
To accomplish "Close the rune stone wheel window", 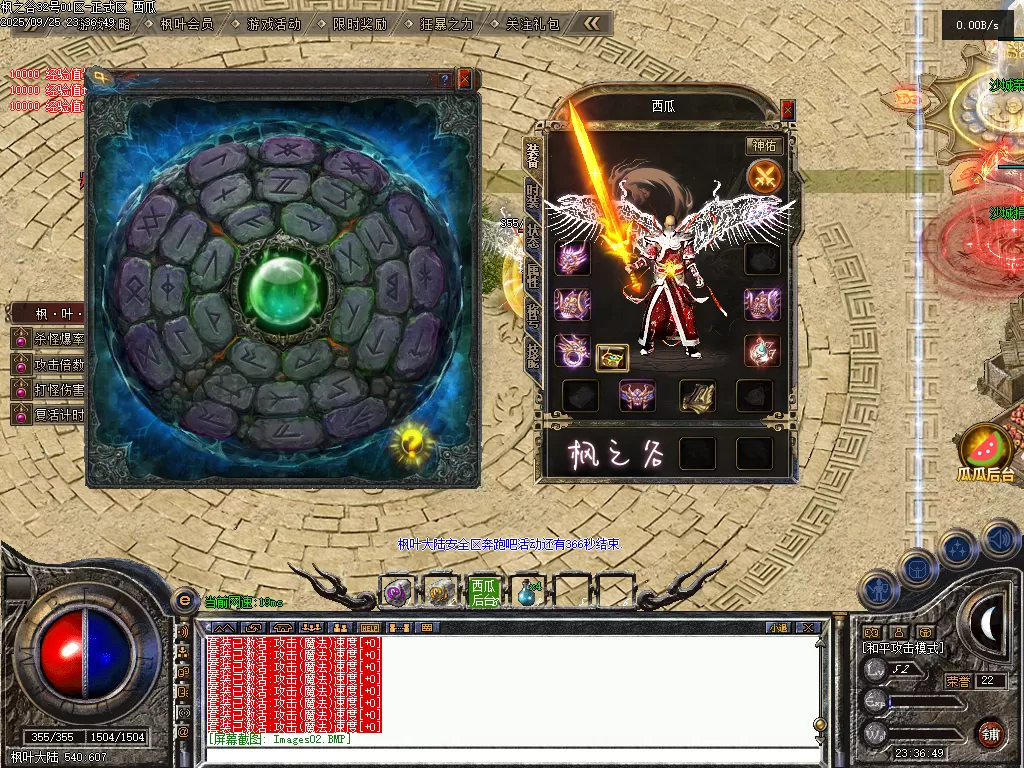I will 464,79.
